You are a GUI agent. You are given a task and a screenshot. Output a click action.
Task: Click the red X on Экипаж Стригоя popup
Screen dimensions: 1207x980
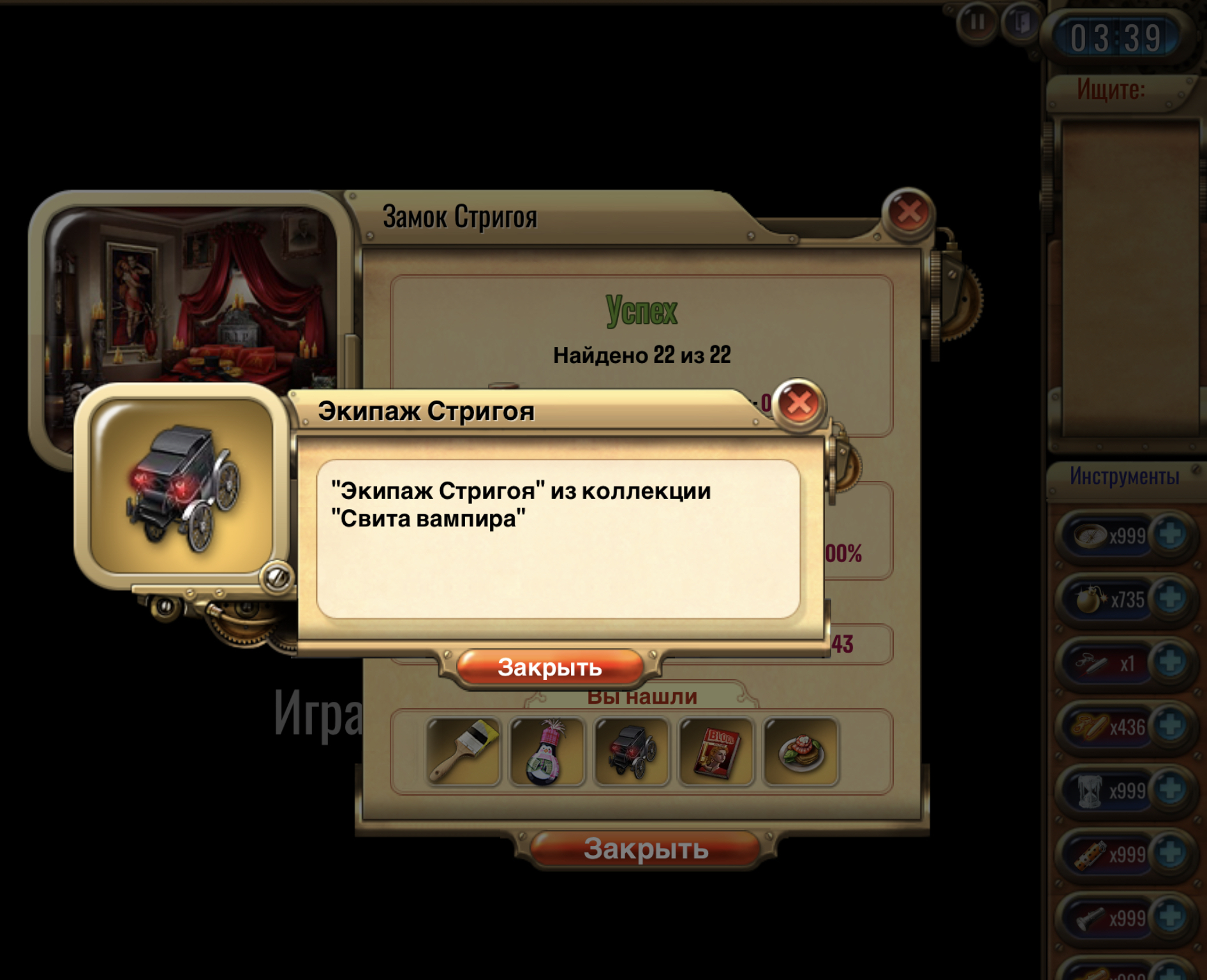(799, 403)
